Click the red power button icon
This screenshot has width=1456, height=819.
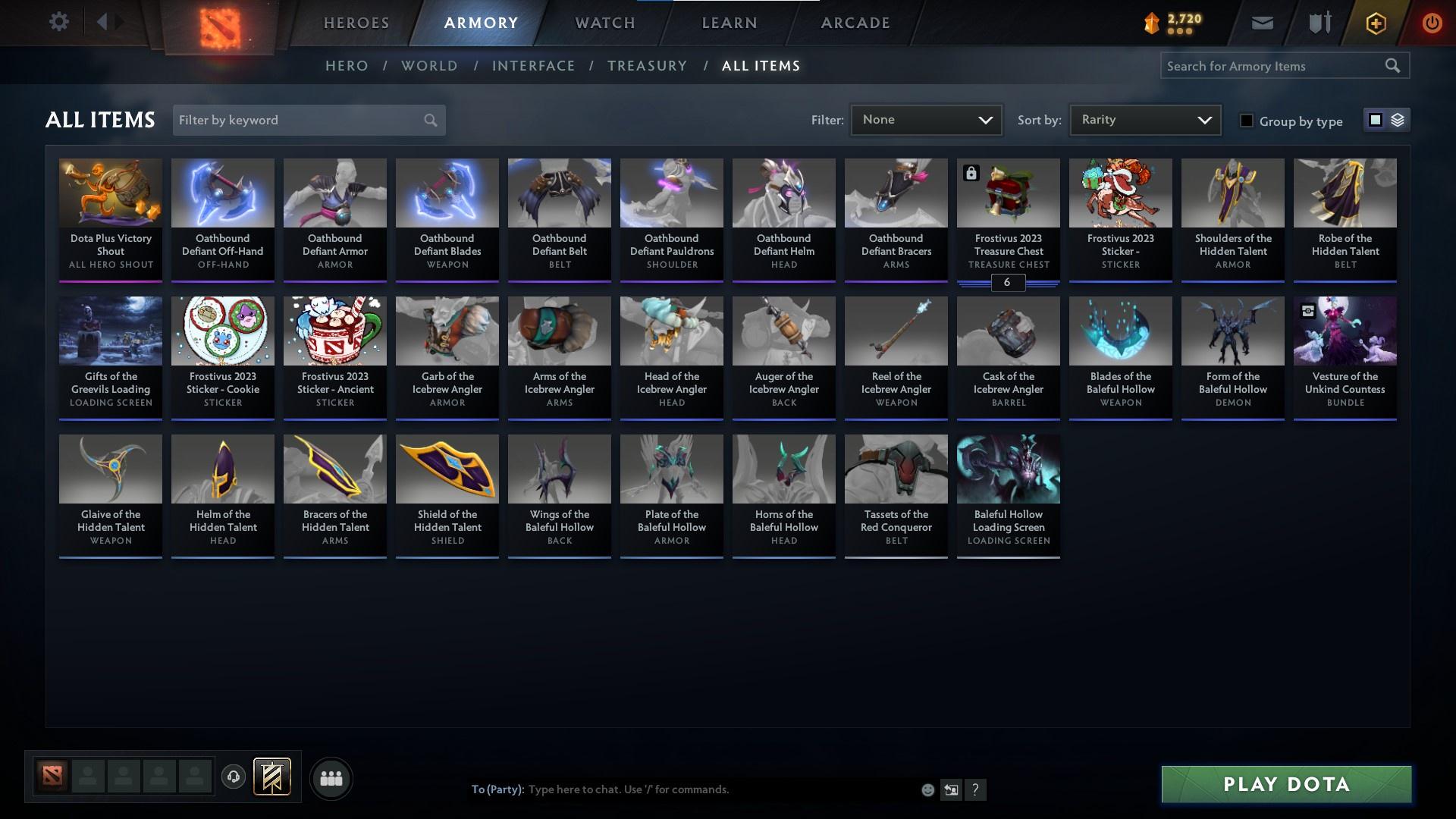pyautogui.click(x=1432, y=23)
